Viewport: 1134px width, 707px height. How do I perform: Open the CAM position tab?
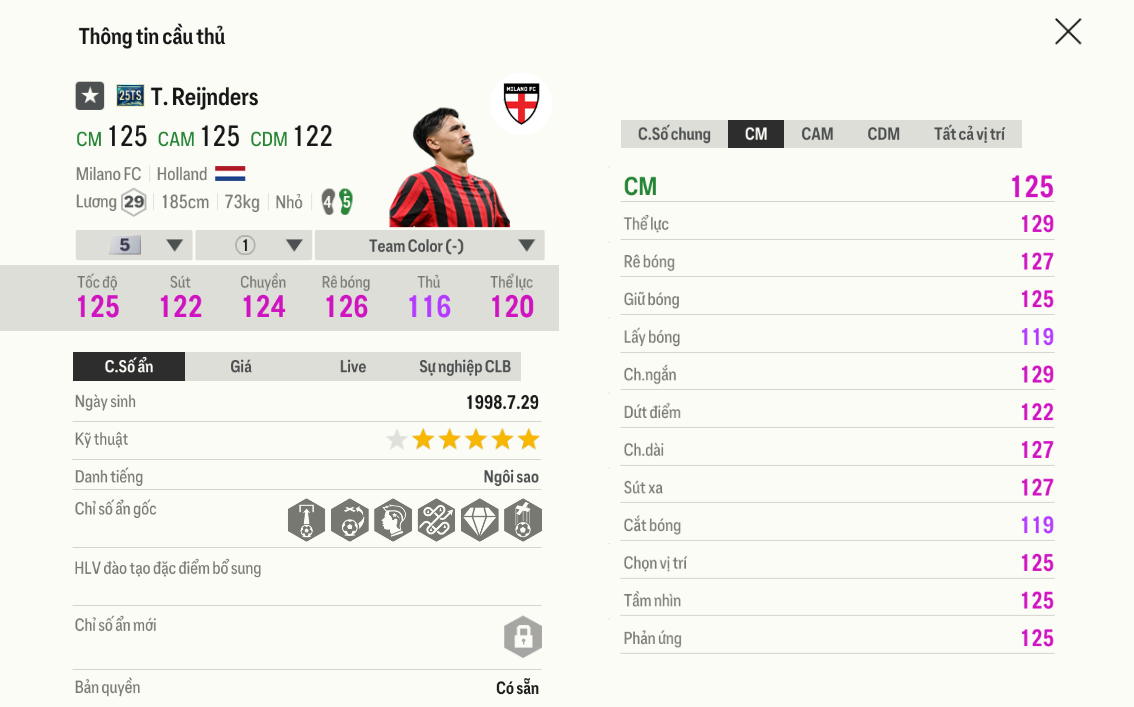point(817,134)
